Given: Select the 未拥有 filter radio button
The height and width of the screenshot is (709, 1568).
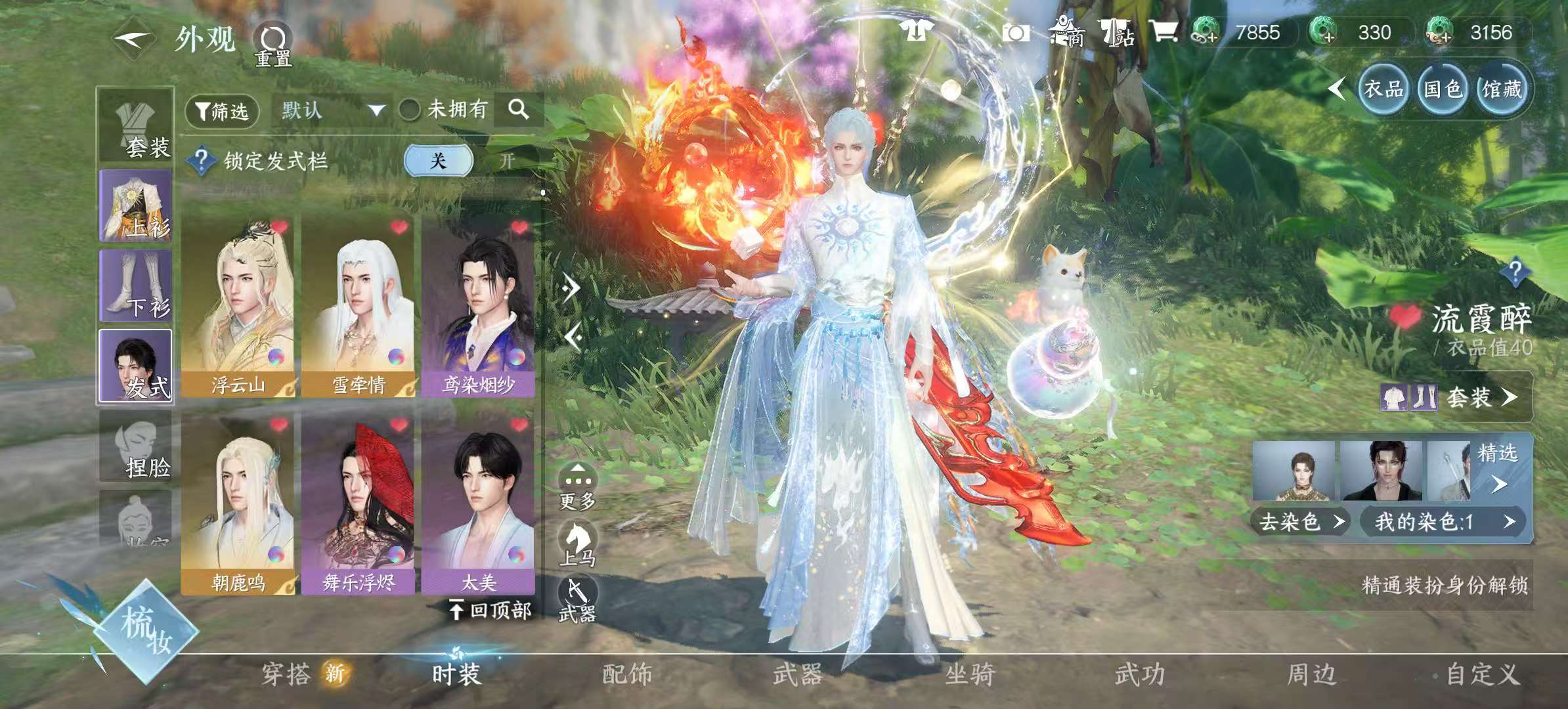Looking at the screenshot, I should (x=410, y=110).
